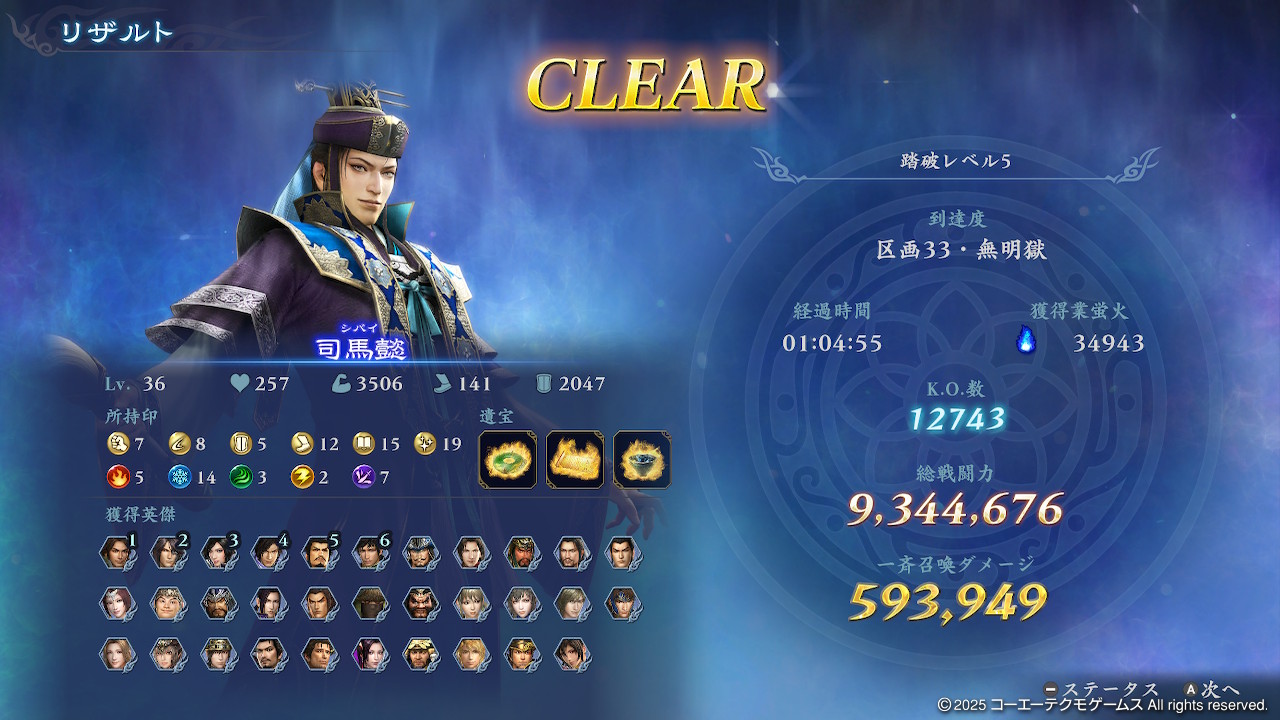1280x720 pixels.
Task: Click the gold sparkle emblem
Action: (x=425, y=443)
